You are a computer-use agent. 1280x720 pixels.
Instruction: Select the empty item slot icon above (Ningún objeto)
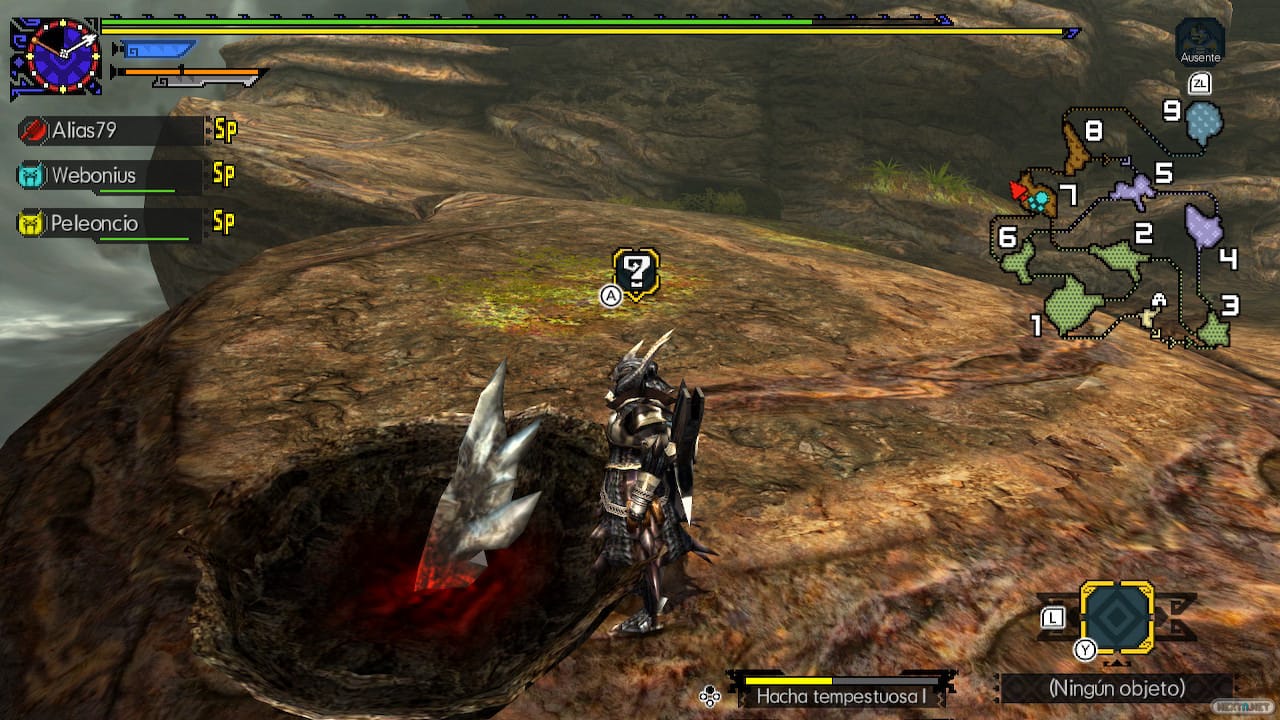[1117, 617]
